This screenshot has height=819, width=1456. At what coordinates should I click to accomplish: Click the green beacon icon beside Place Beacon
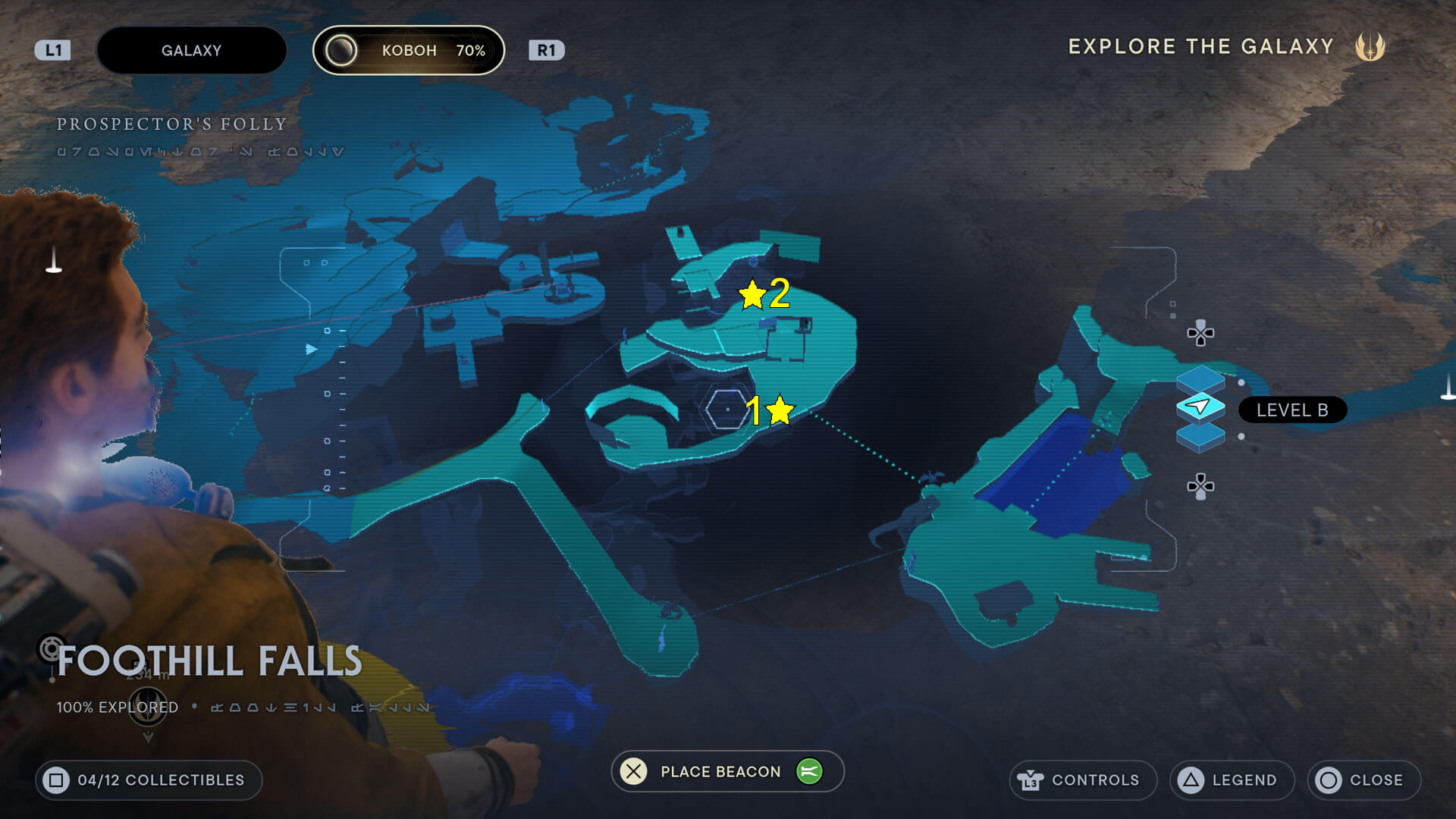pos(808,771)
